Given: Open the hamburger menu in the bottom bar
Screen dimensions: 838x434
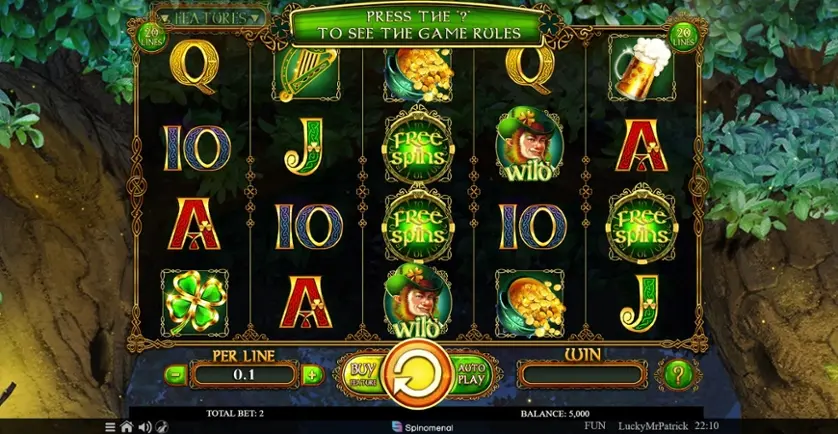Looking at the screenshot, I should [111, 427].
